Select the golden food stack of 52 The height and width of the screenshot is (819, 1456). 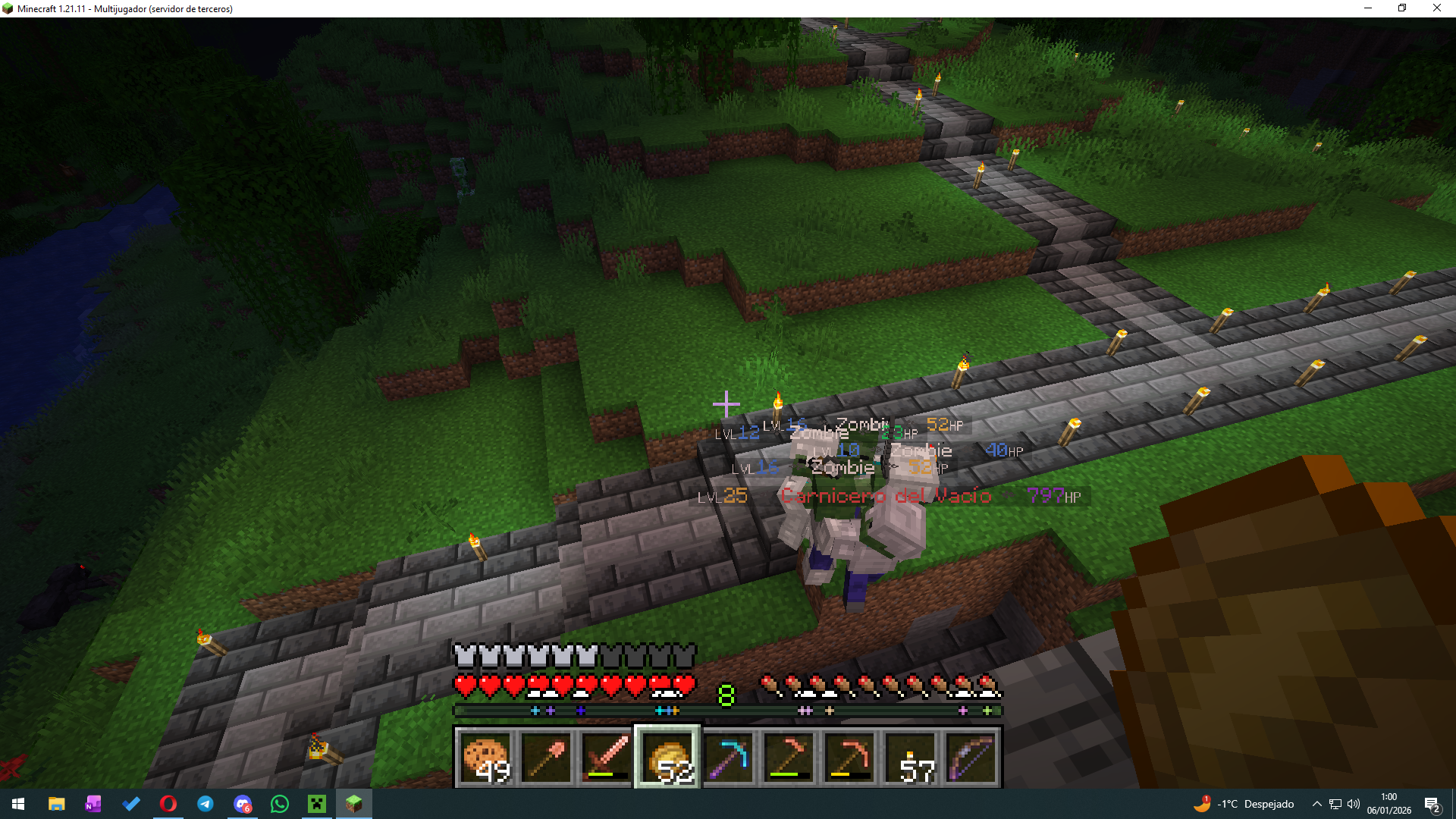667,757
